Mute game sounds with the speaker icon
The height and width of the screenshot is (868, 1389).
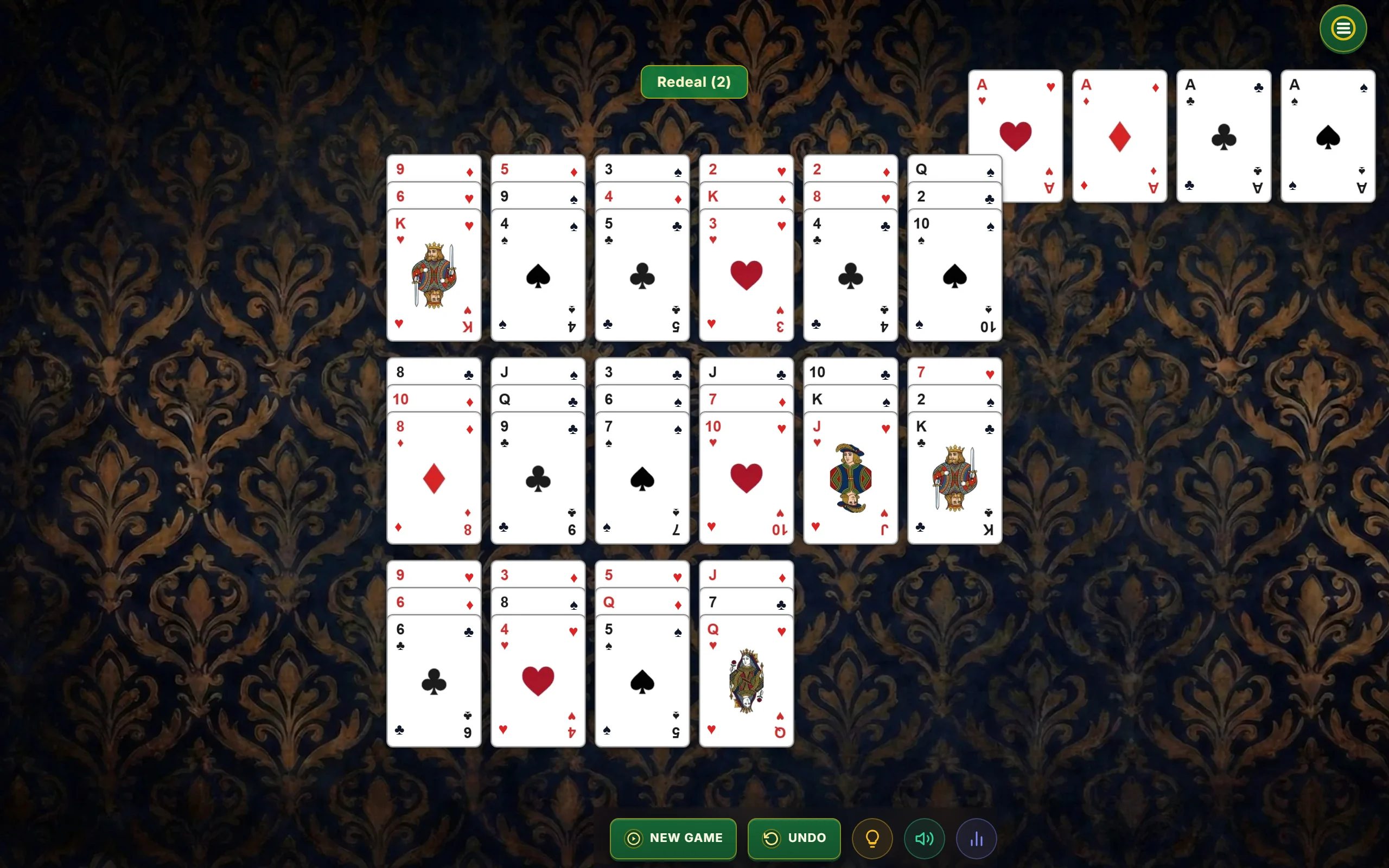point(924,838)
